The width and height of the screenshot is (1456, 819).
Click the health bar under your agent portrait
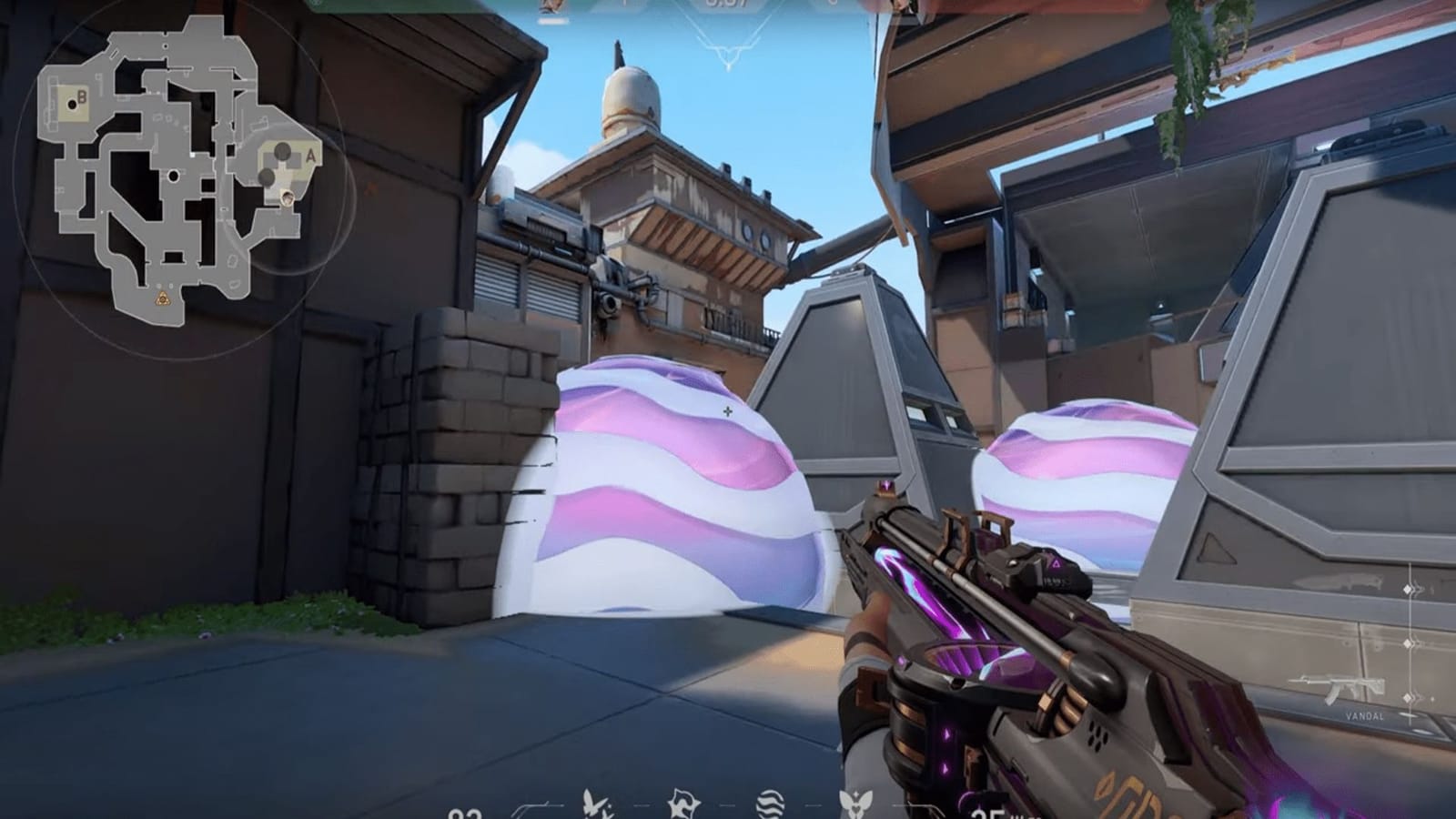coord(553,20)
